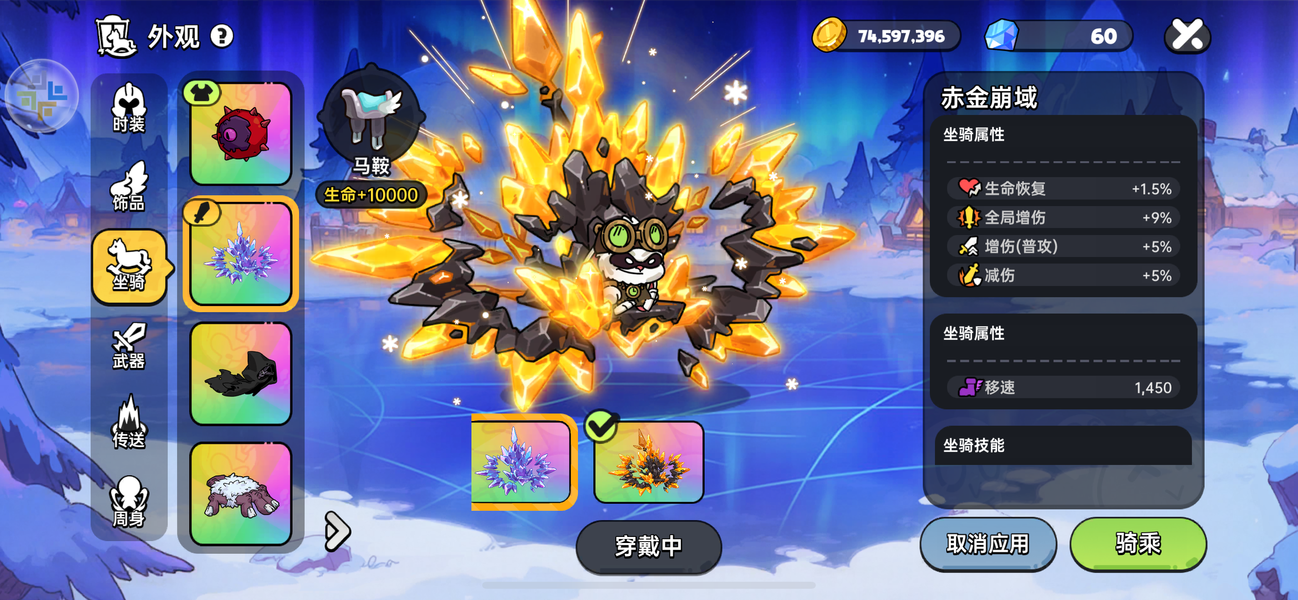This screenshot has height=600, width=1298.
Task: Tap the translucent floating overlay icon
Action: [x=41, y=96]
